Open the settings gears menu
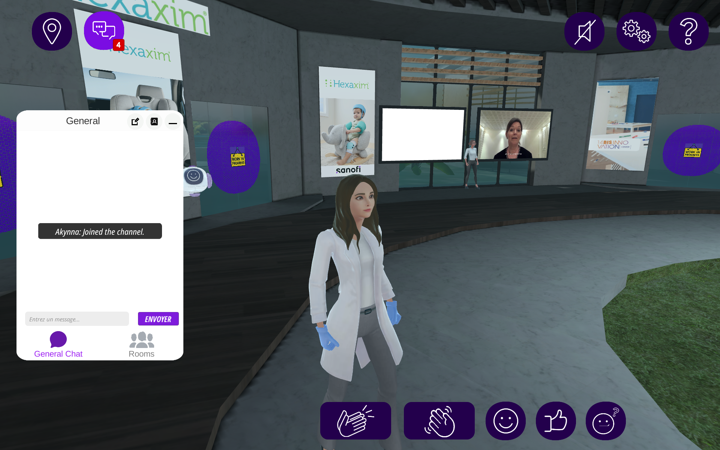The width and height of the screenshot is (720, 450). 636,31
